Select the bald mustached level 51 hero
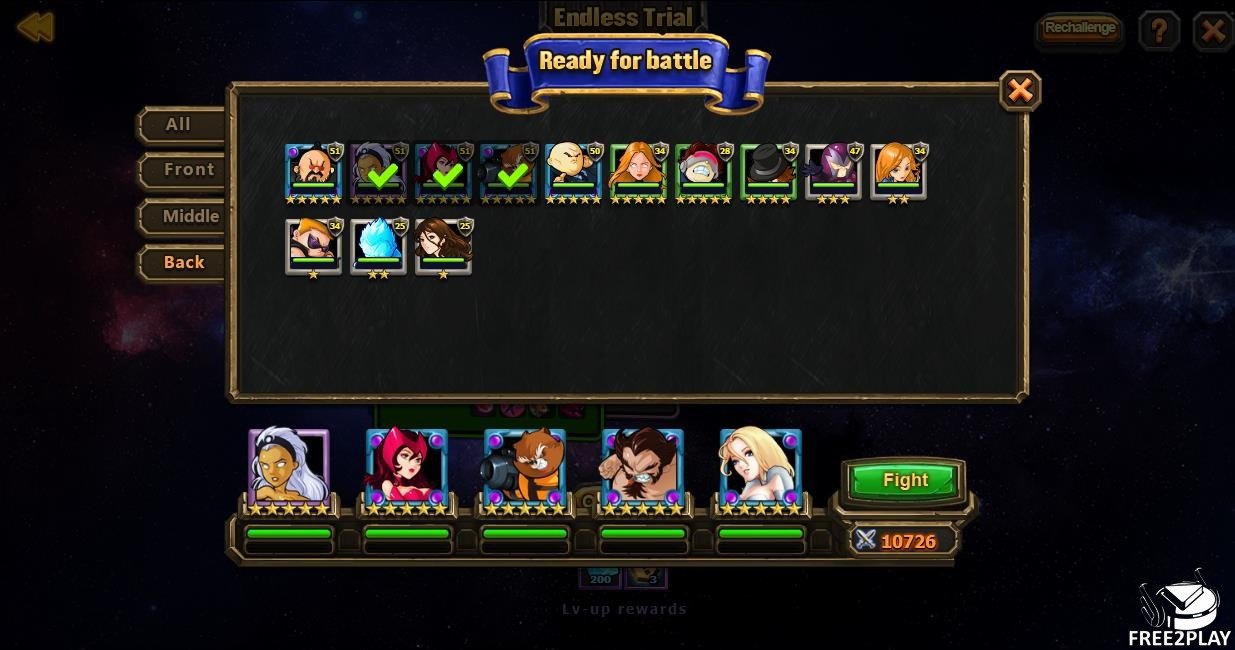 pyautogui.click(x=313, y=171)
